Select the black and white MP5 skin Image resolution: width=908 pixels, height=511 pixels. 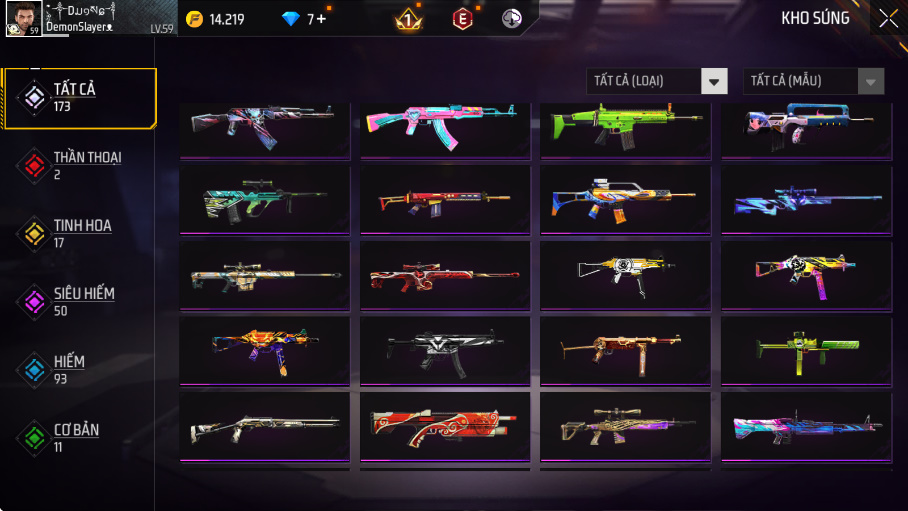[444, 349]
